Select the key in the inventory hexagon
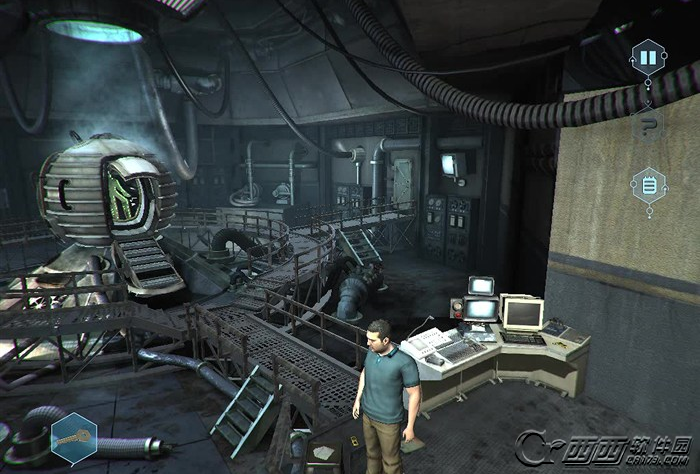This screenshot has height=474, width=700. click(x=73, y=438)
